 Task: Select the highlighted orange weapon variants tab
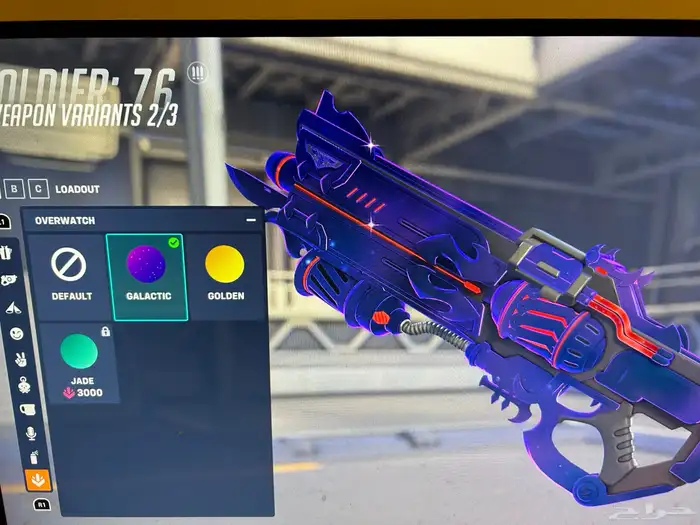pyautogui.click(x=36, y=481)
